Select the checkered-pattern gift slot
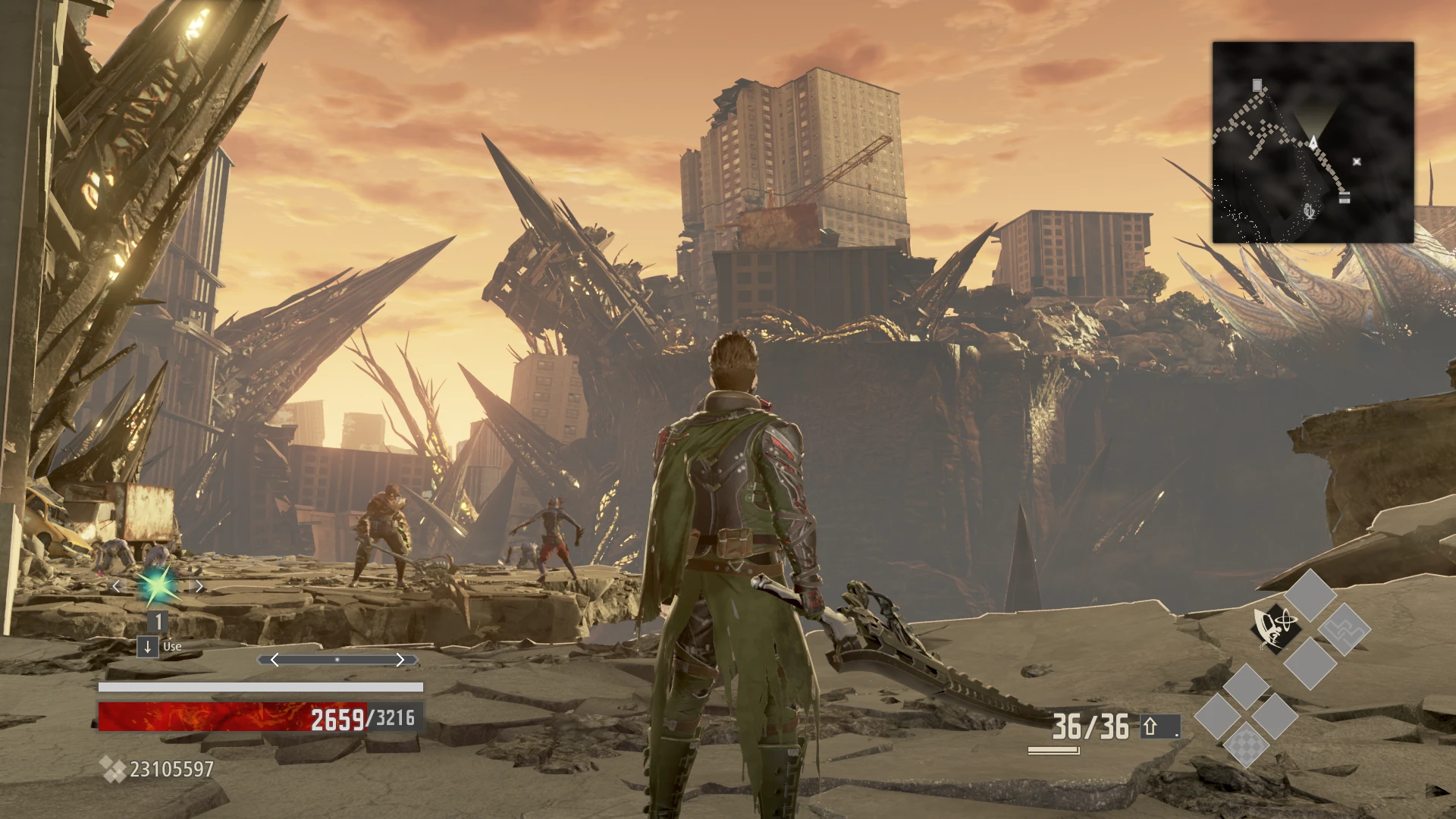This screenshot has height=819, width=1456. [x=1245, y=745]
